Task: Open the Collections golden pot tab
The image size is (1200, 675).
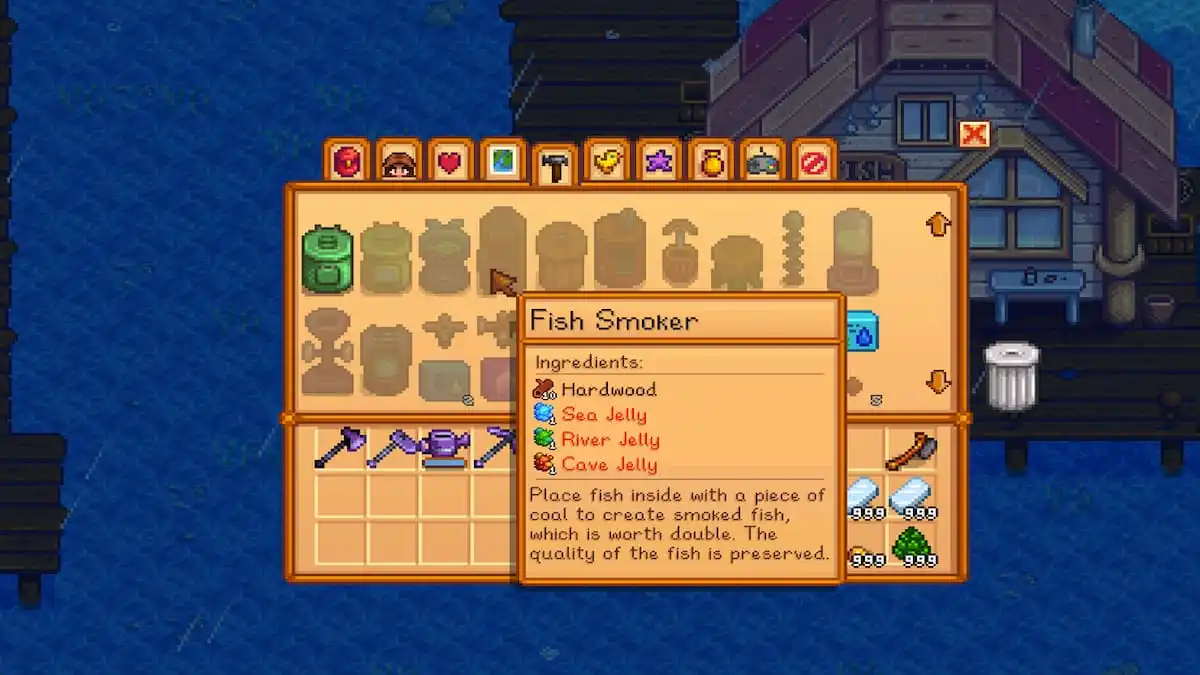Action: coord(710,160)
